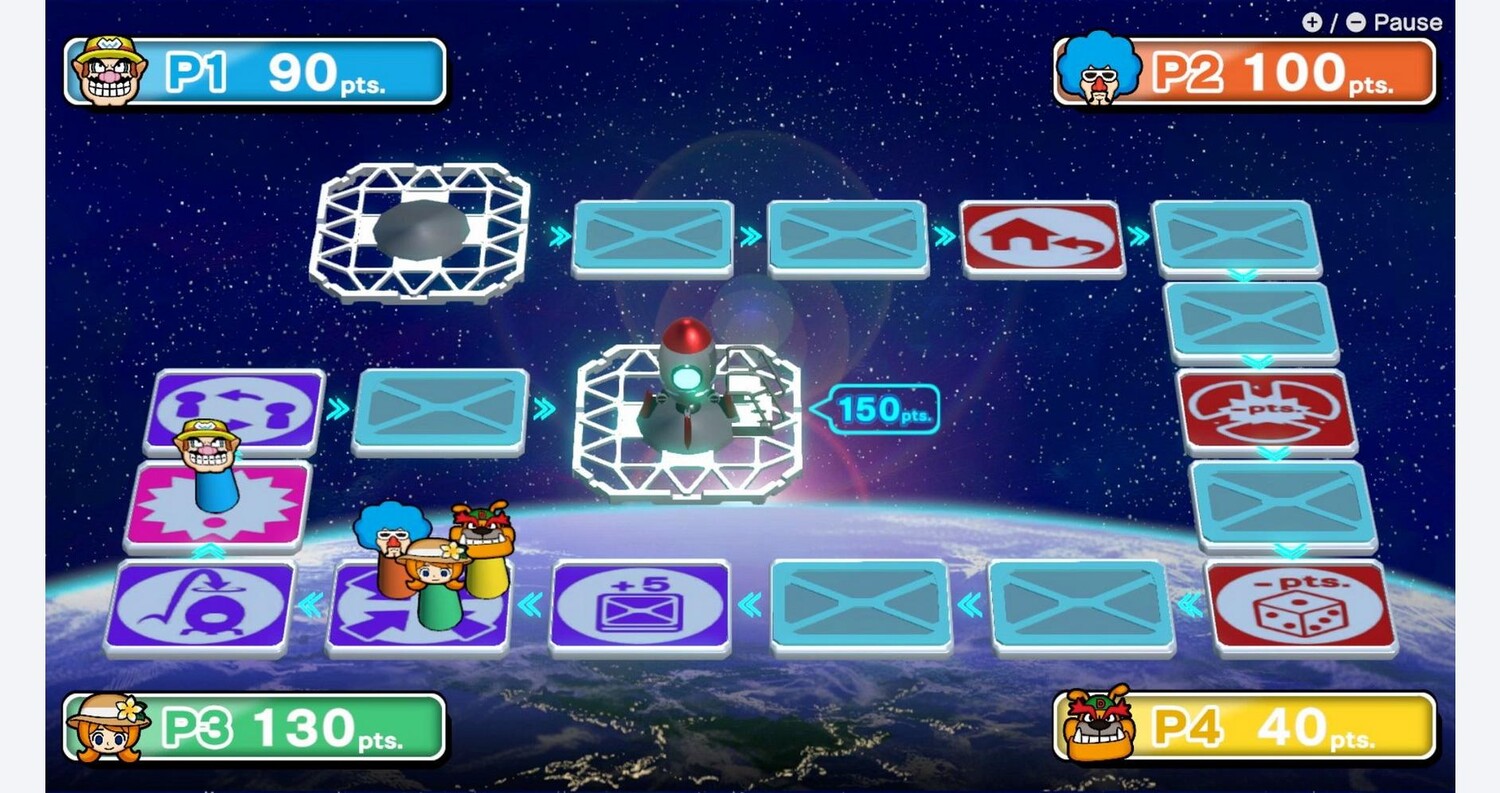Choose the red dice minus-points tile
1500x793 pixels.
click(x=1301, y=608)
